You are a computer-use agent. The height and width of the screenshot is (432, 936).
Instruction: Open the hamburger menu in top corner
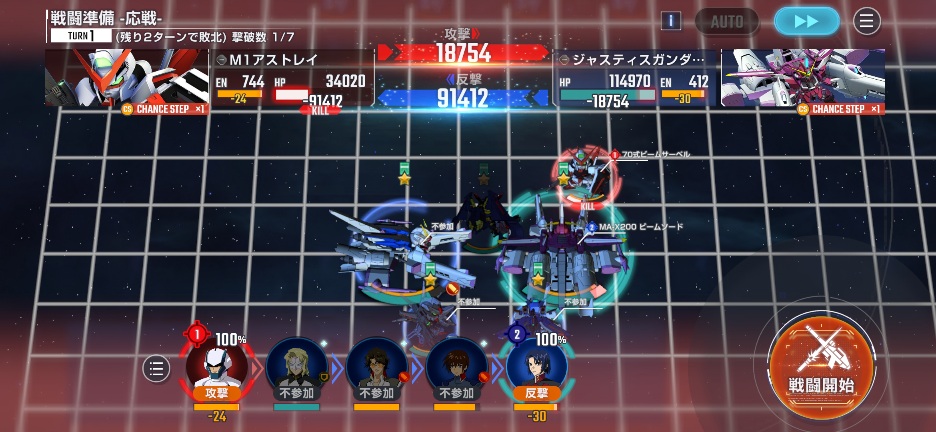(866, 21)
